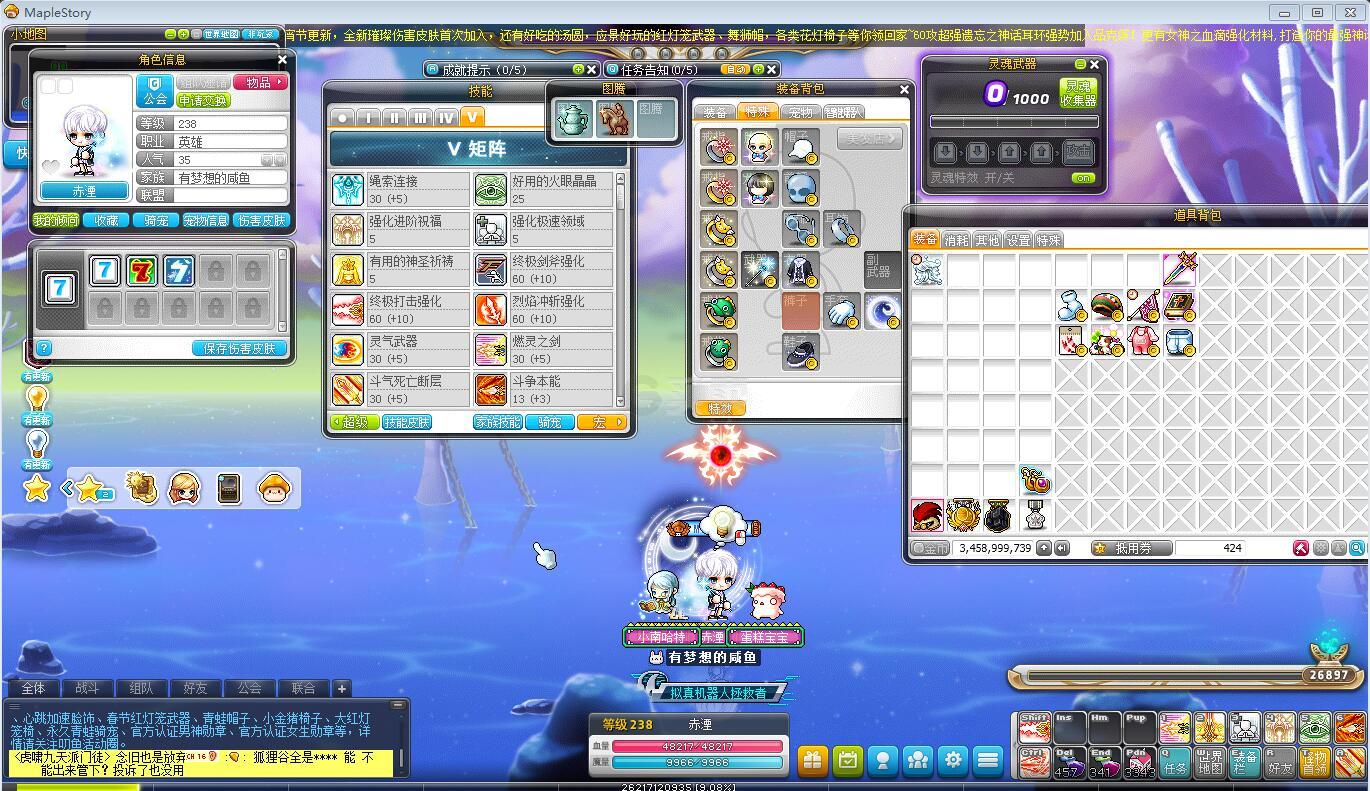Close the 角色信息 character info window
Screen dimensions: 1370x791
[x=282, y=60]
